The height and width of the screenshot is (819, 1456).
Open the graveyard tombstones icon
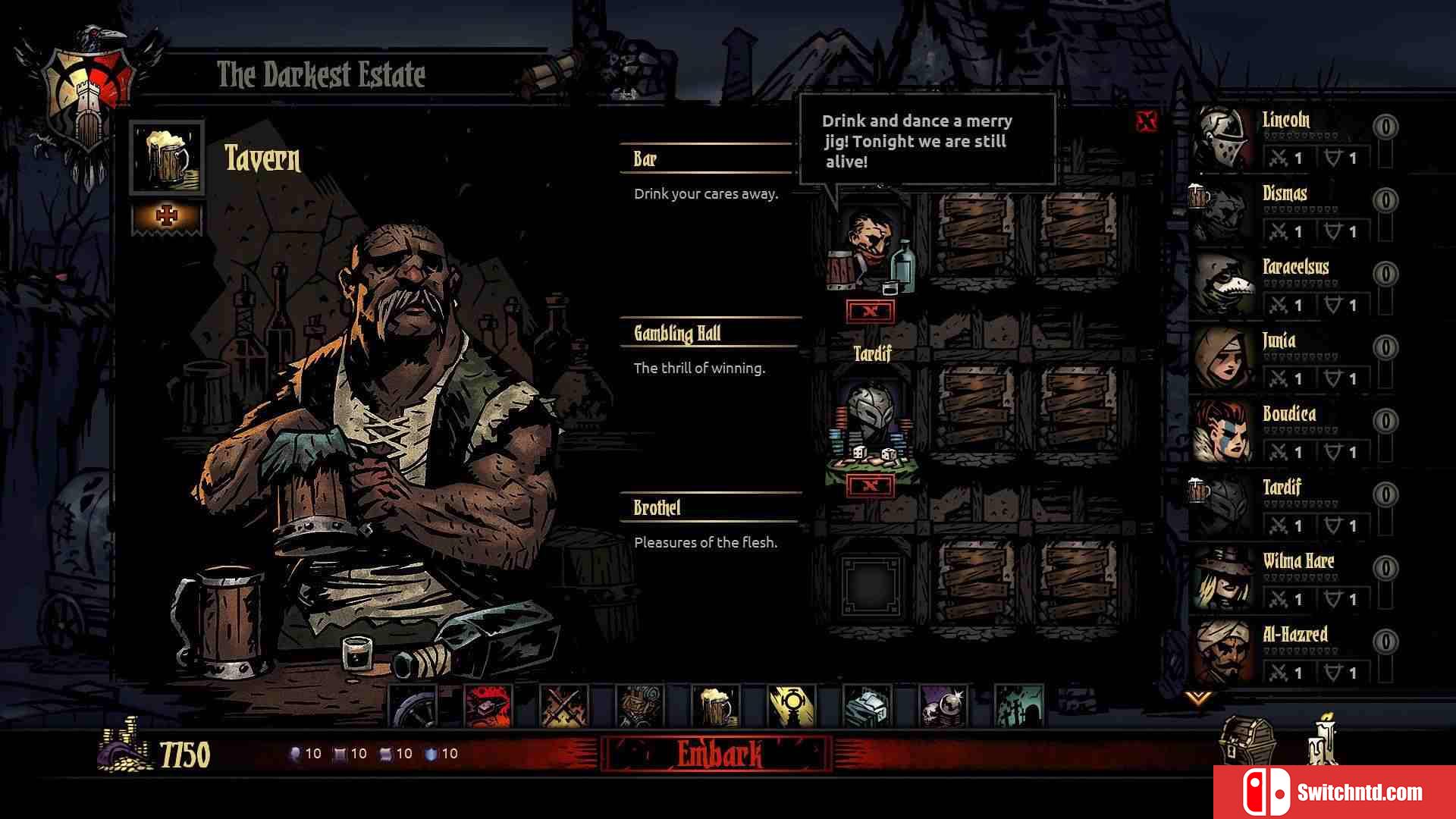[x=1019, y=707]
